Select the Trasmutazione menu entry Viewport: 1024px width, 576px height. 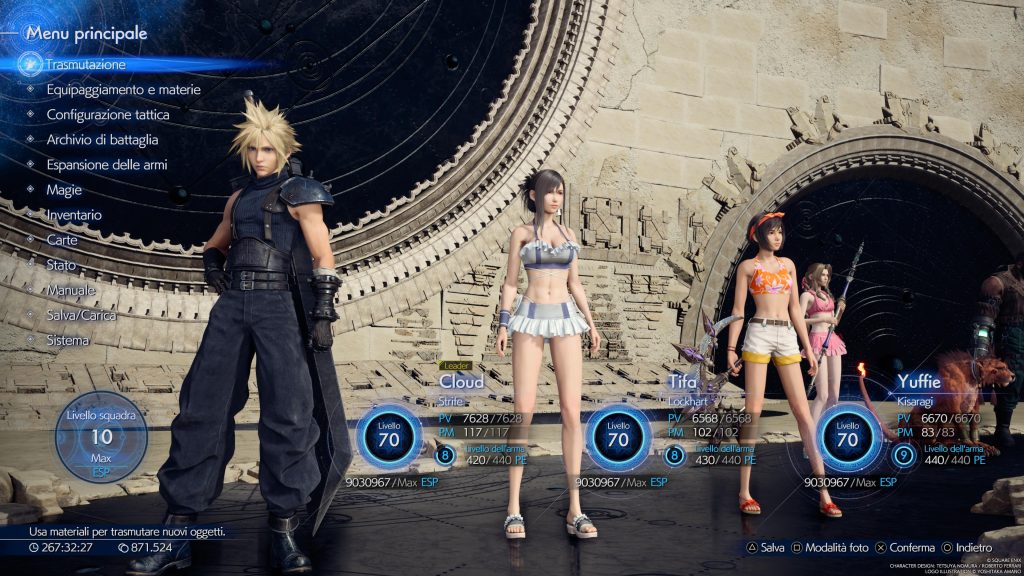[86, 64]
